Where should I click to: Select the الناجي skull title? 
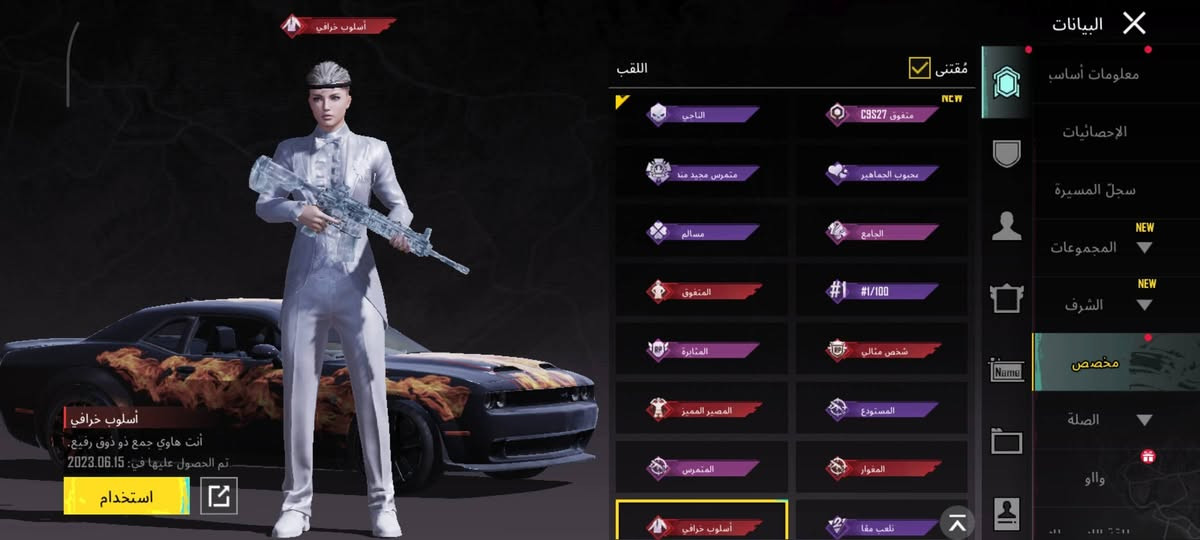[702, 114]
